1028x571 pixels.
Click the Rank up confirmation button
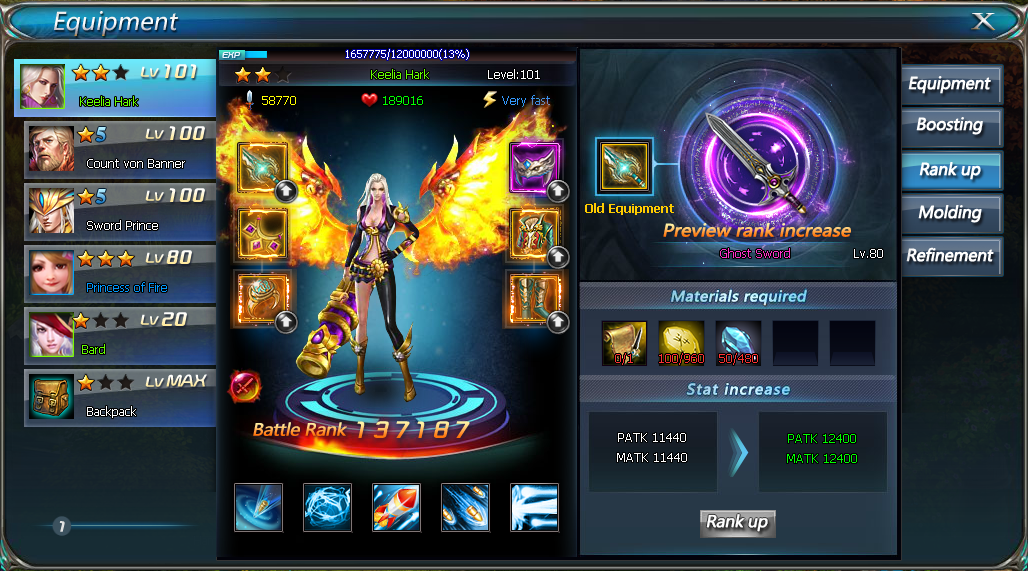pyautogui.click(x=737, y=522)
